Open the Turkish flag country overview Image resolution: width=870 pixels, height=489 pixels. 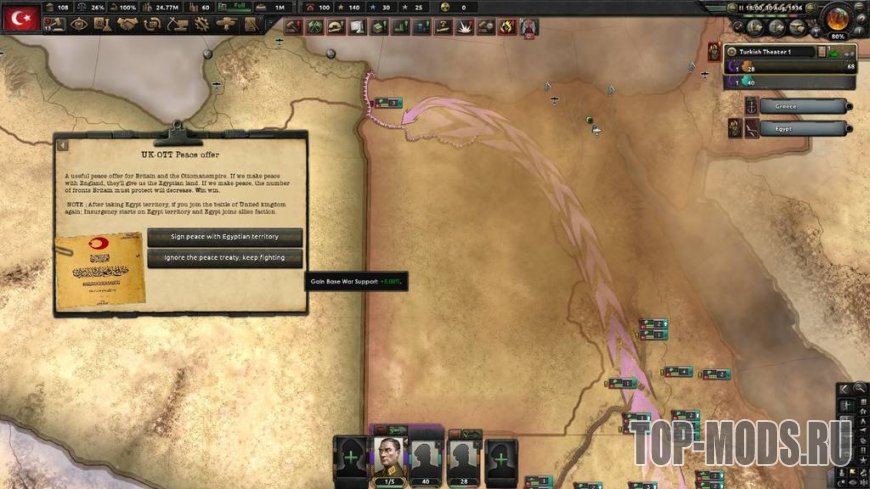(x=20, y=18)
